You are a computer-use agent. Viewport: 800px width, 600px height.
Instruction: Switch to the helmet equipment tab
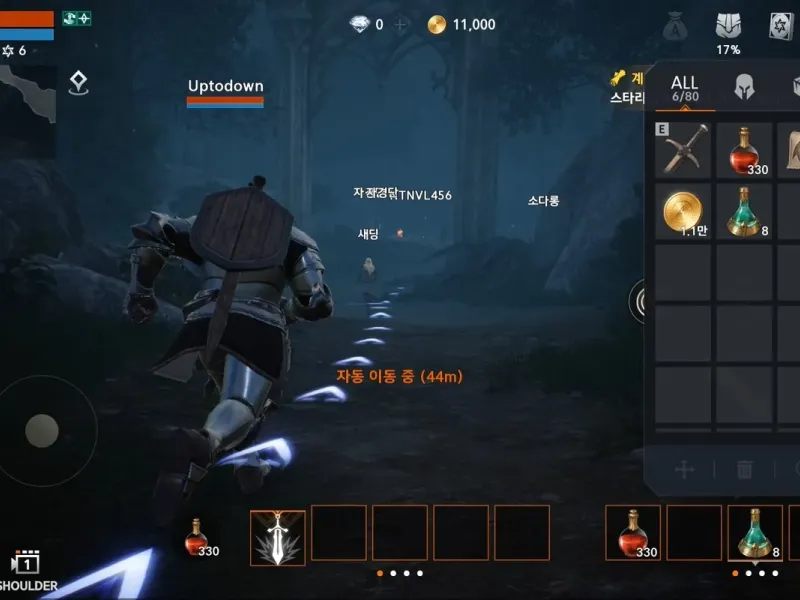coord(744,87)
